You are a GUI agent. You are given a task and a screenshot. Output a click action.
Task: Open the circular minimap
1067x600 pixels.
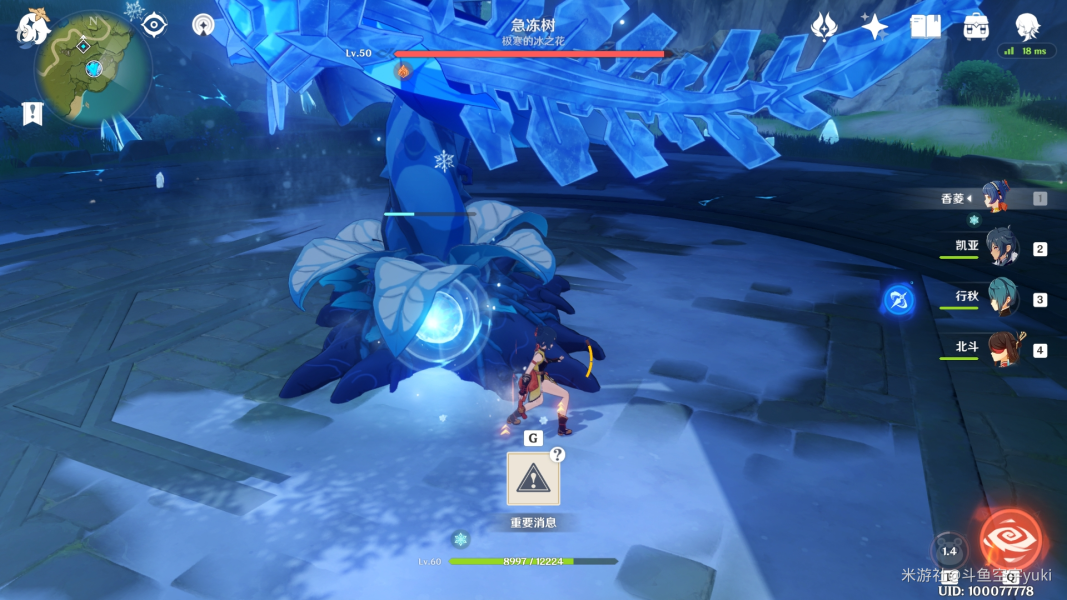[92, 68]
